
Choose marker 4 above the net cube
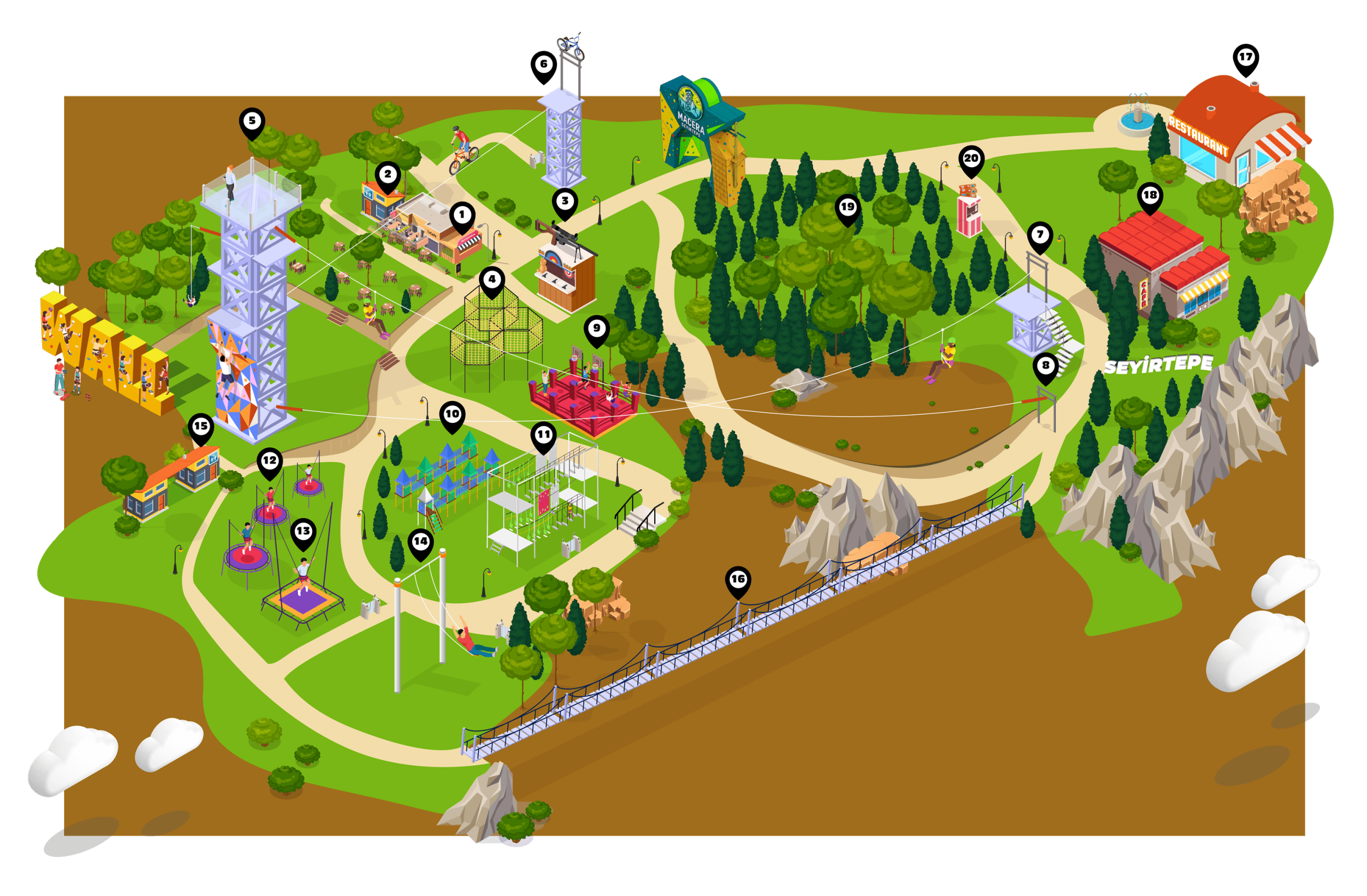click(x=492, y=280)
